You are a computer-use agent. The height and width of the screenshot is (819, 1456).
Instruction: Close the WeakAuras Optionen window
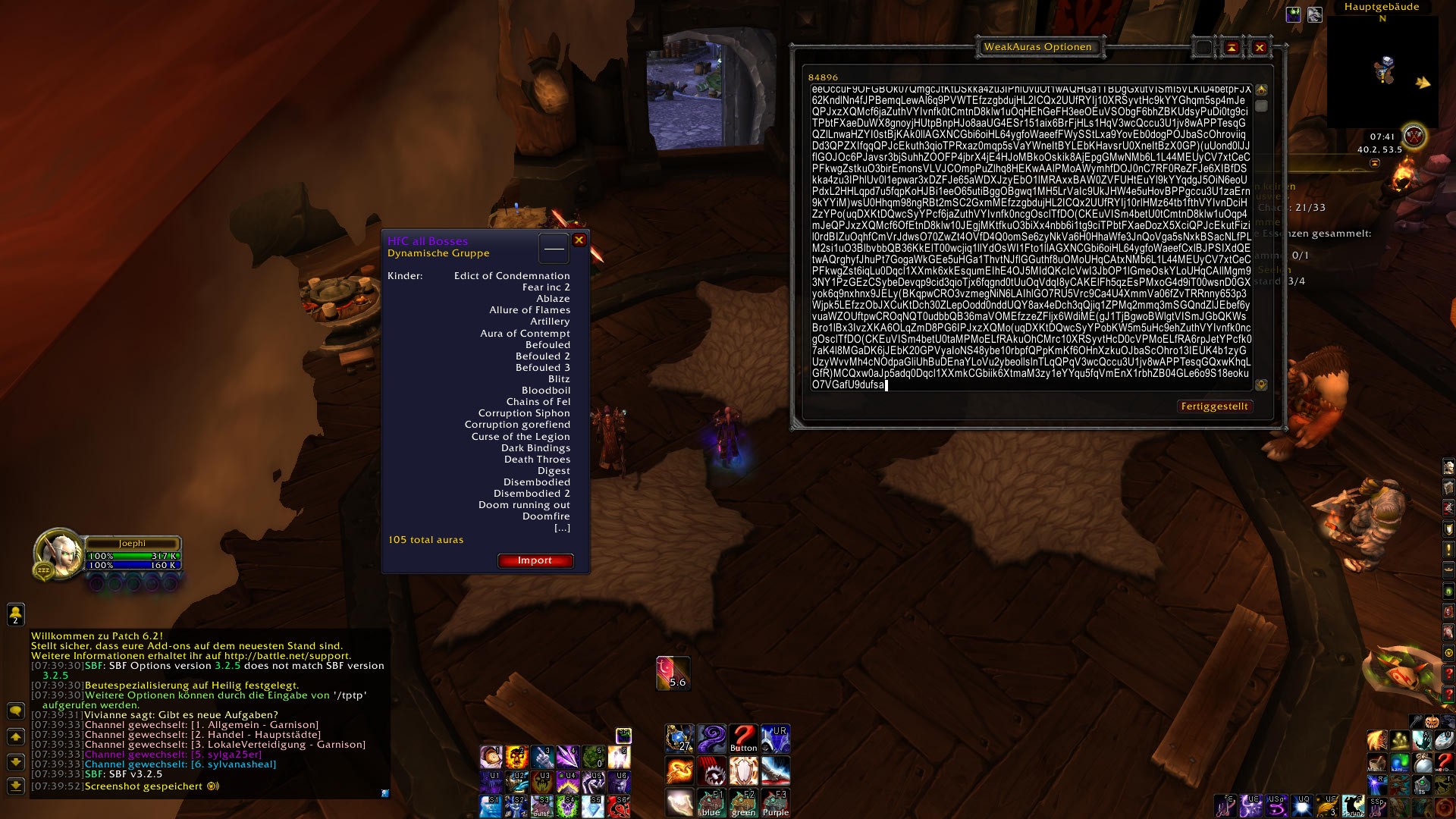coord(1260,48)
